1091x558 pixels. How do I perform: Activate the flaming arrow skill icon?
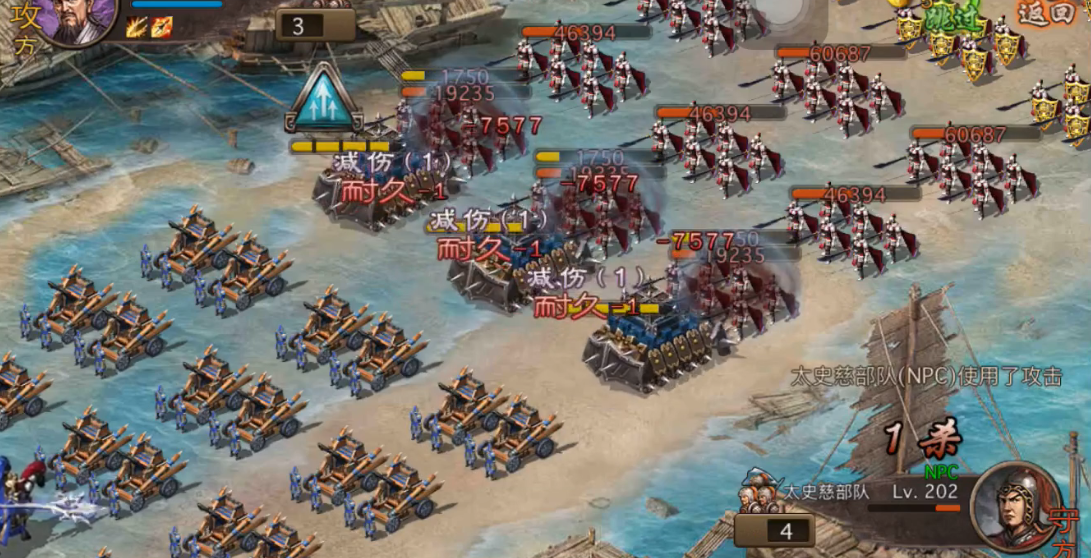[161, 27]
